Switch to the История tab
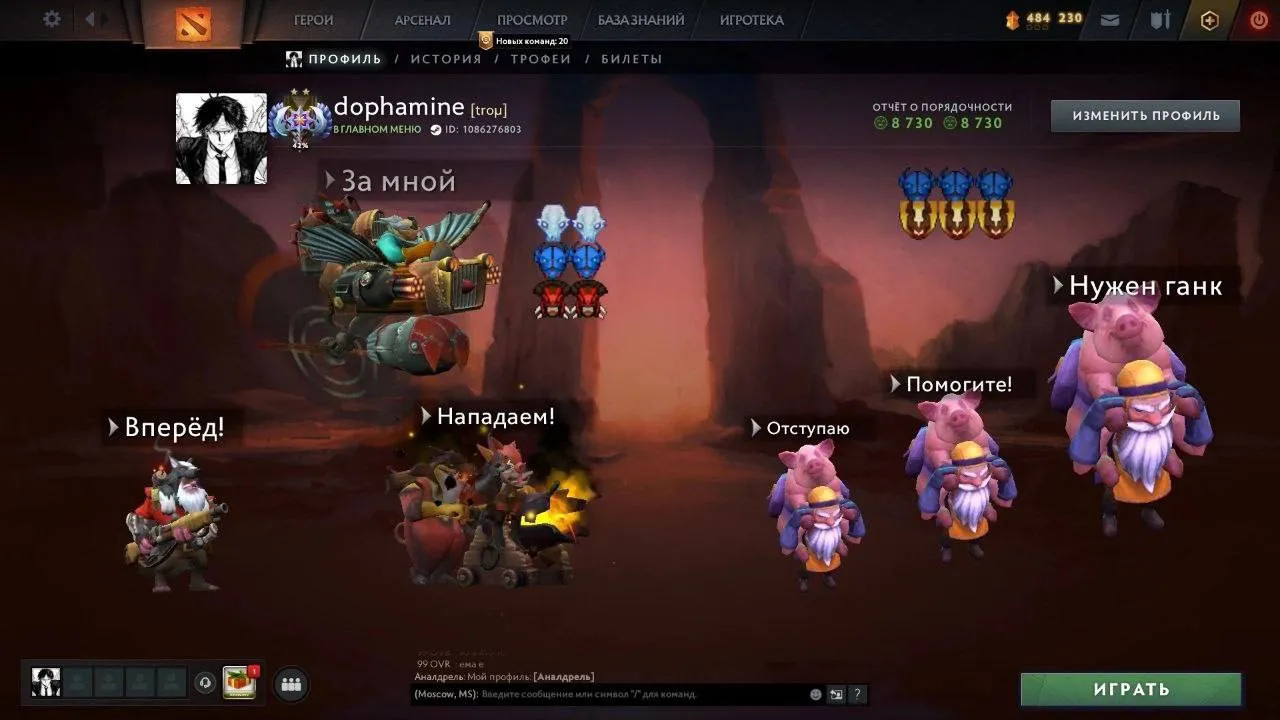Image resolution: width=1280 pixels, height=720 pixels. click(x=446, y=59)
